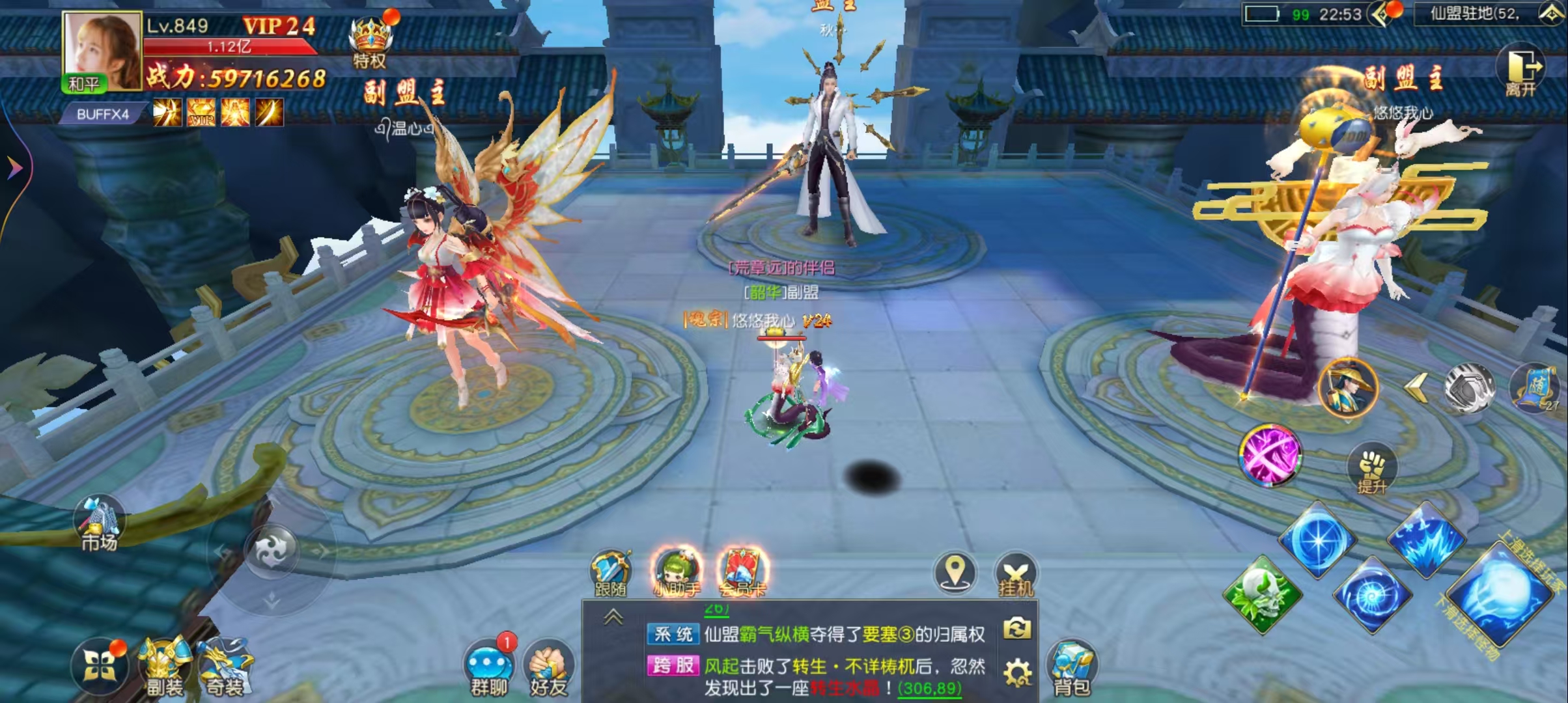Open the 副装 equipment menu
This screenshot has height=703, width=1568.
pos(163,667)
